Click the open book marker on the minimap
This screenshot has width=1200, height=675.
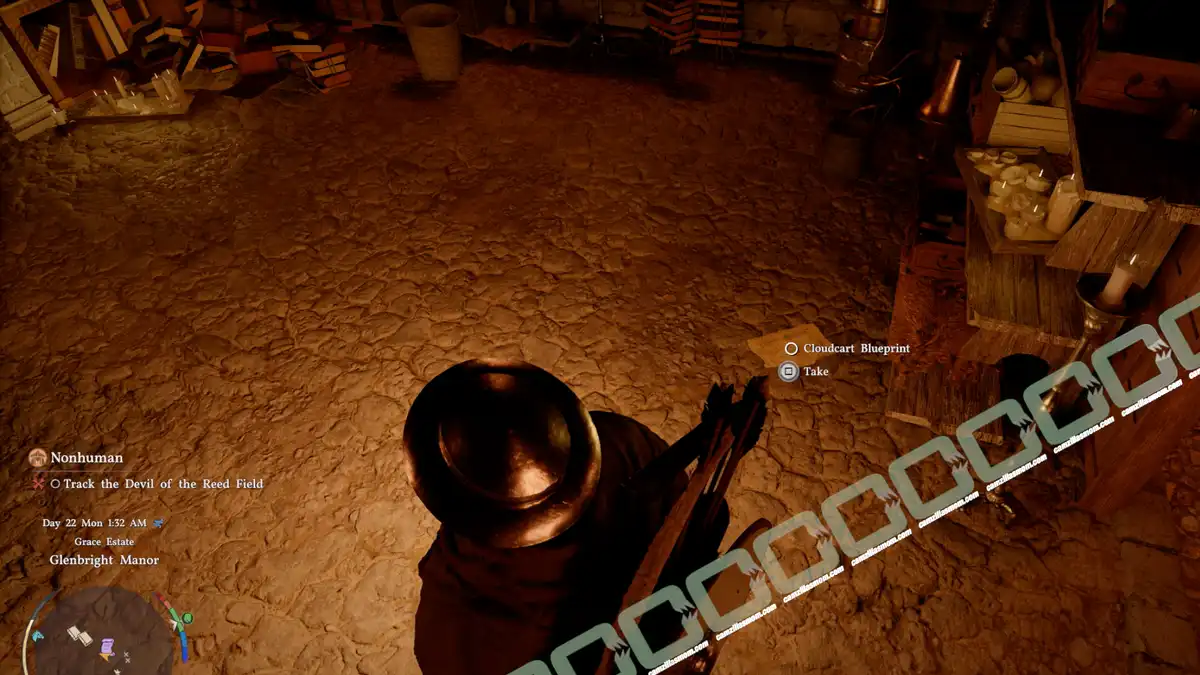click(80, 633)
